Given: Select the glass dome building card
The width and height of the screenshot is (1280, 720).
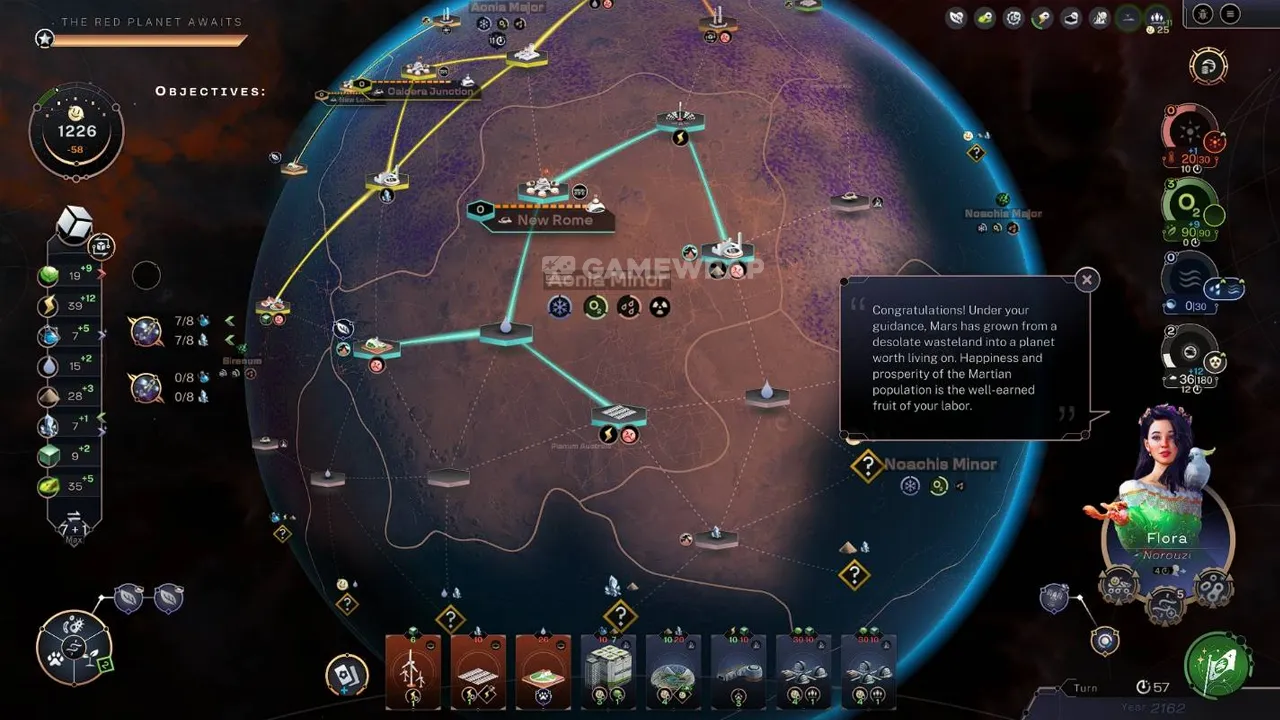Looking at the screenshot, I should pyautogui.click(x=672, y=672).
